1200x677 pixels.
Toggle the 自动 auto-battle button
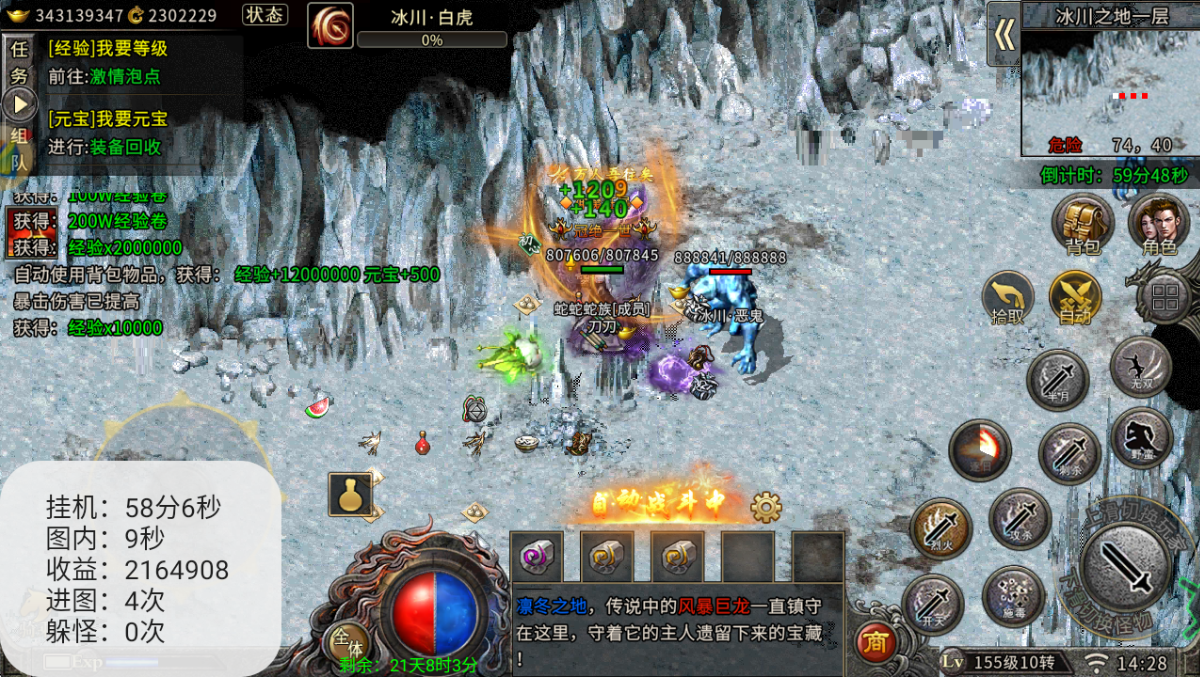tap(1075, 297)
